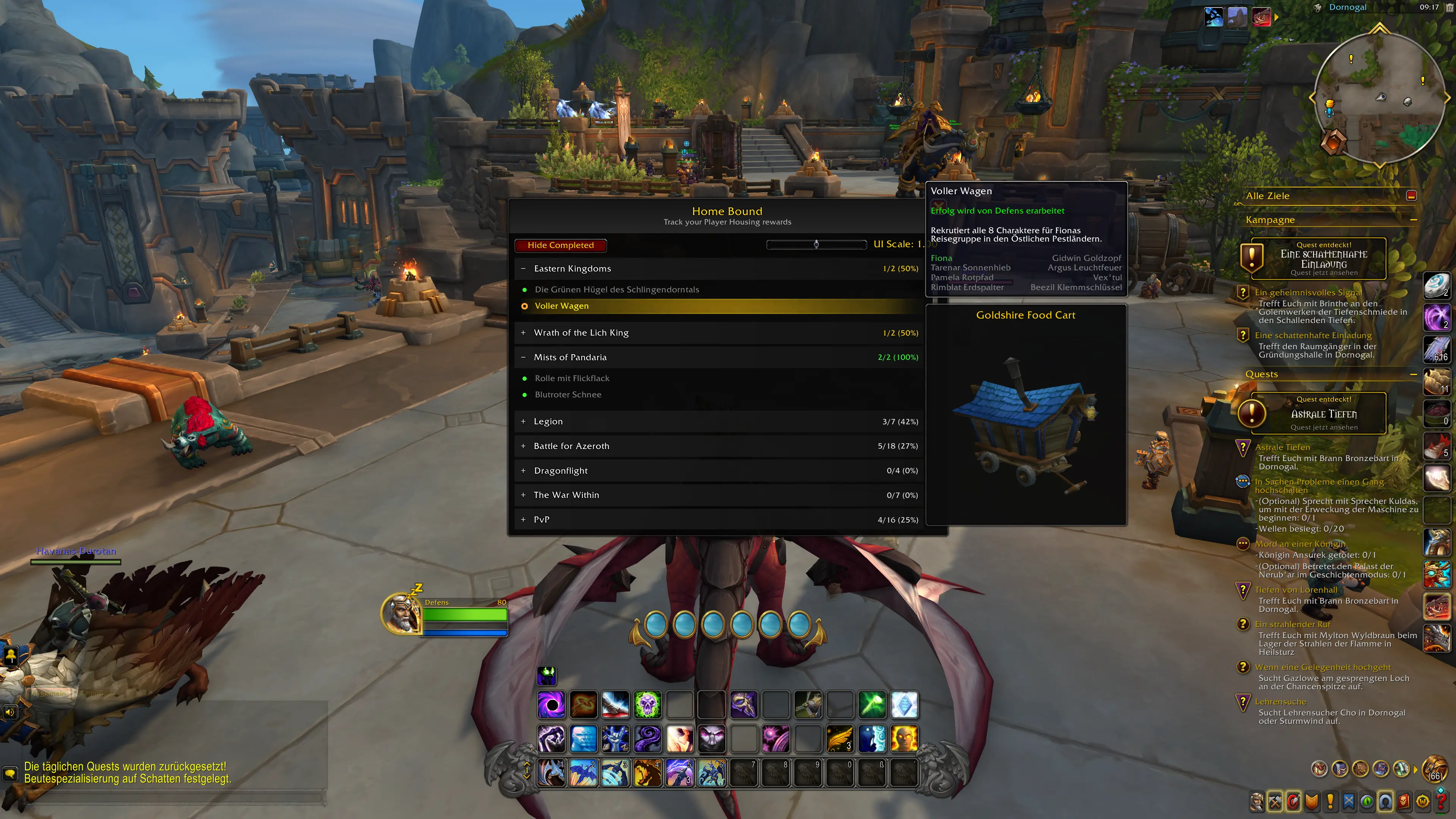
Task: Click the Hide Completed button
Action: pyautogui.click(x=560, y=245)
